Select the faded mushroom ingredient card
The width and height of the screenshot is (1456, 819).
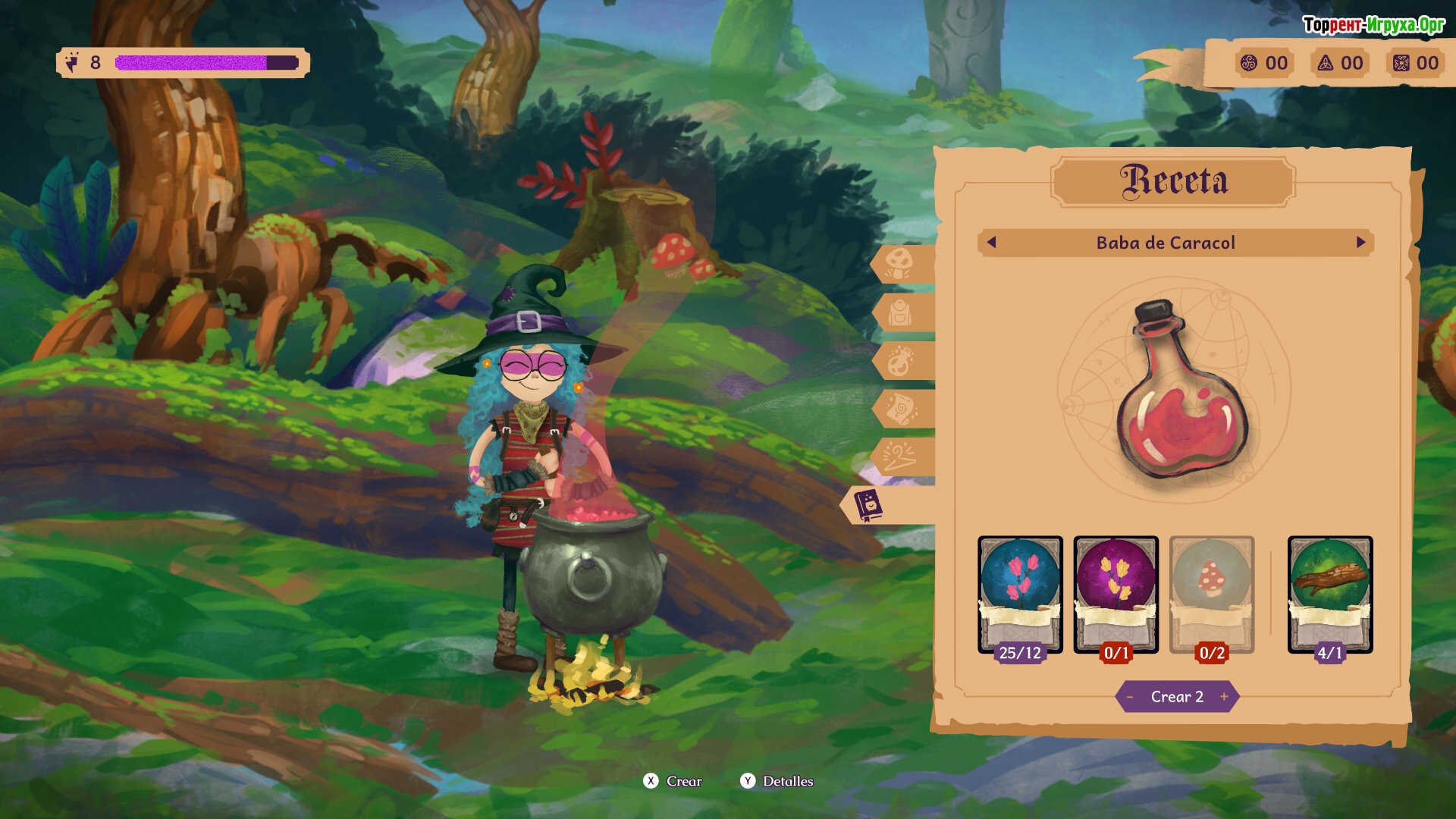pyautogui.click(x=1211, y=595)
